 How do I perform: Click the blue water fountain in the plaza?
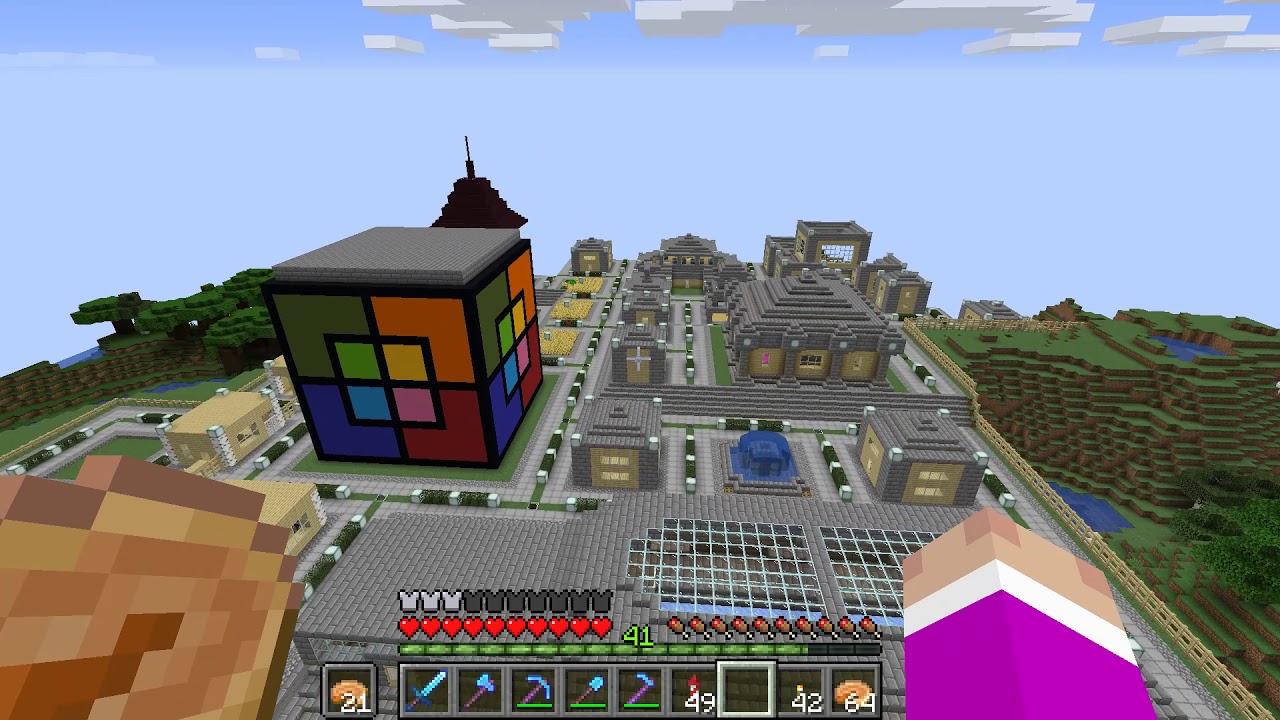coord(765,455)
